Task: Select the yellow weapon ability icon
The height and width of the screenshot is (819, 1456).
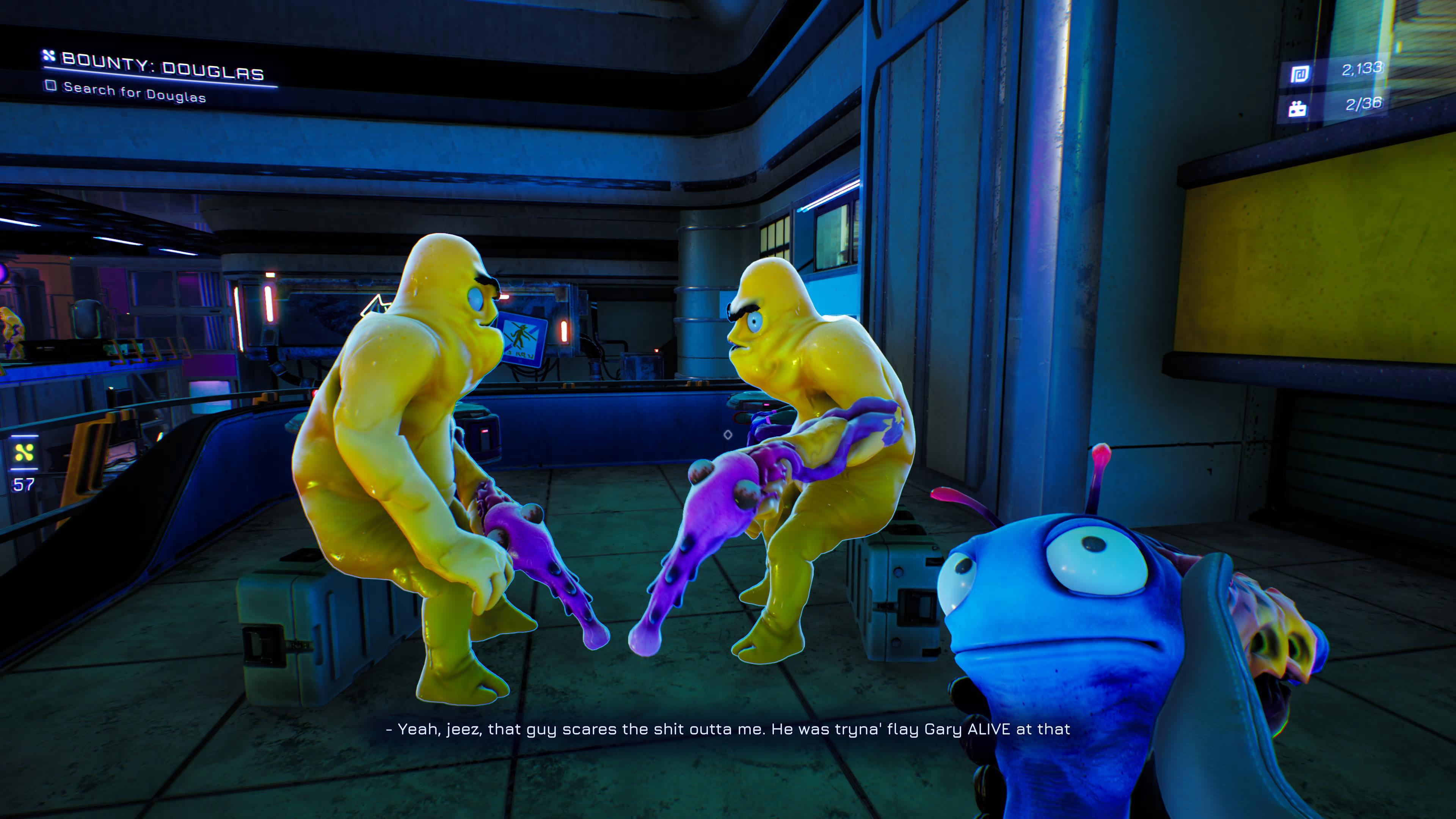Action: [x=24, y=452]
